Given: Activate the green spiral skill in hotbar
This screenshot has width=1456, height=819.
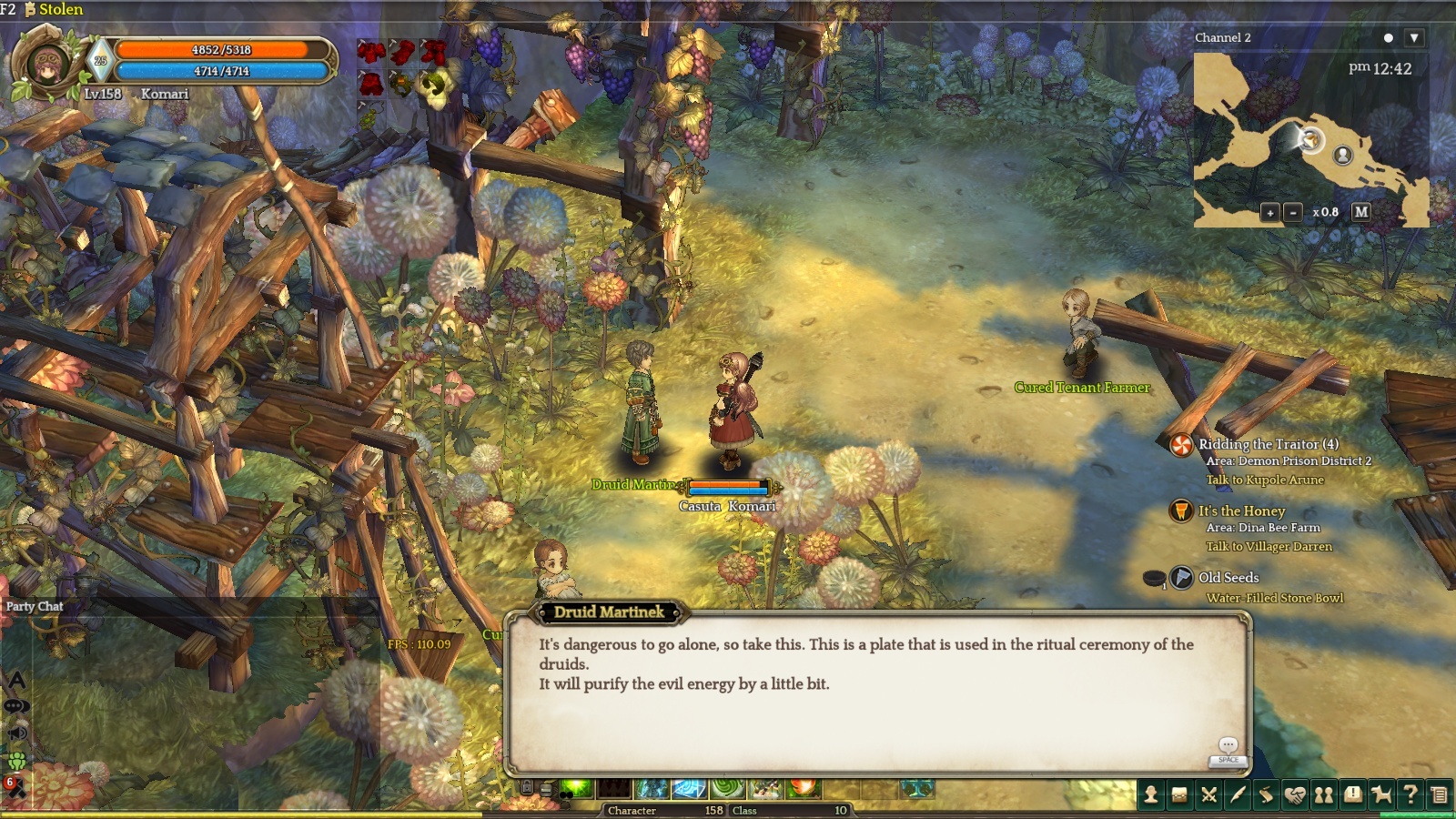Looking at the screenshot, I should (x=727, y=788).
